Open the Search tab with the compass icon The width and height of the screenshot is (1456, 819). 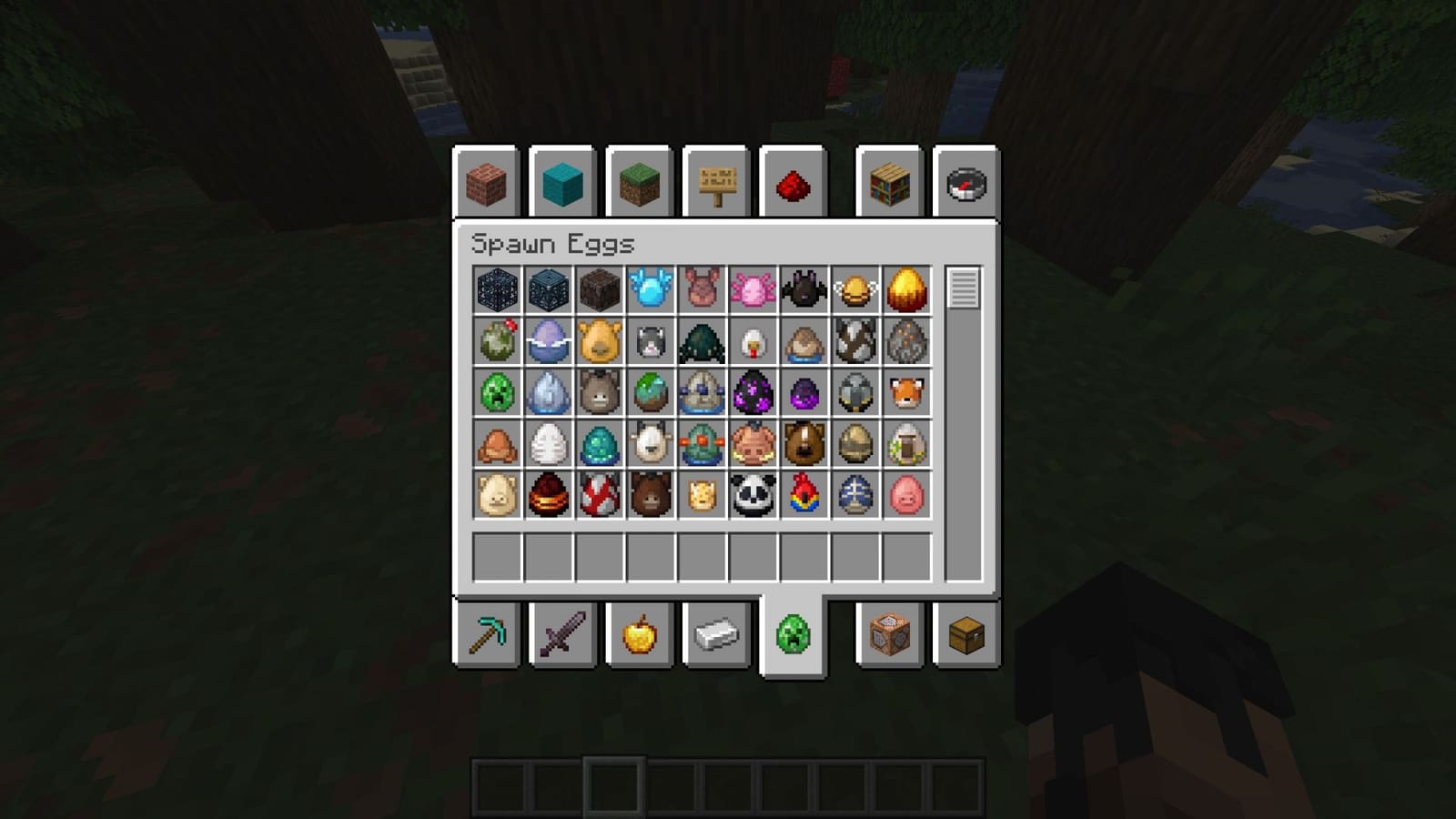click(x=967, y=182)
